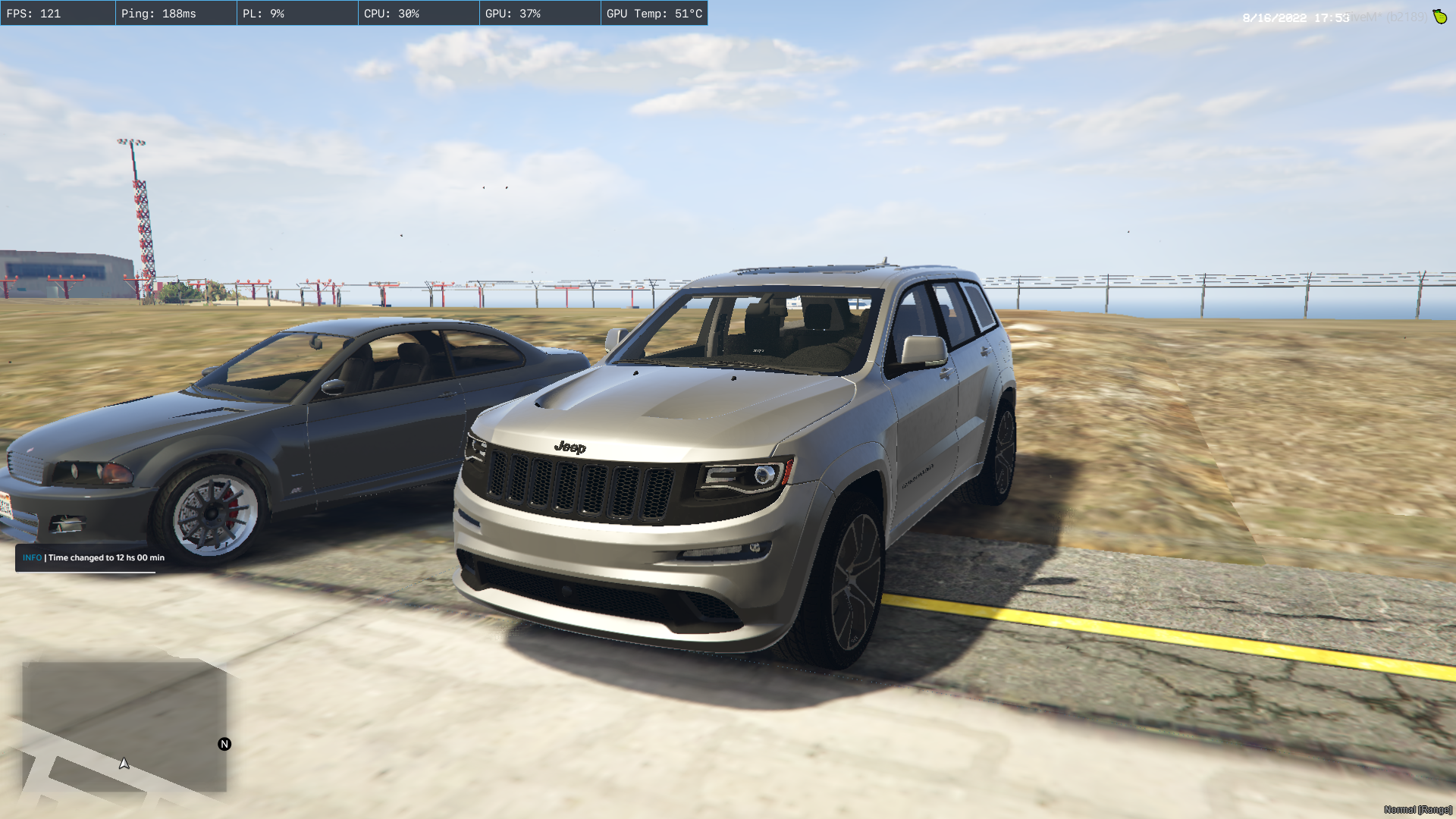
Task: Select the north compass indicator on minimap
Action: click(x=224, y=745)
